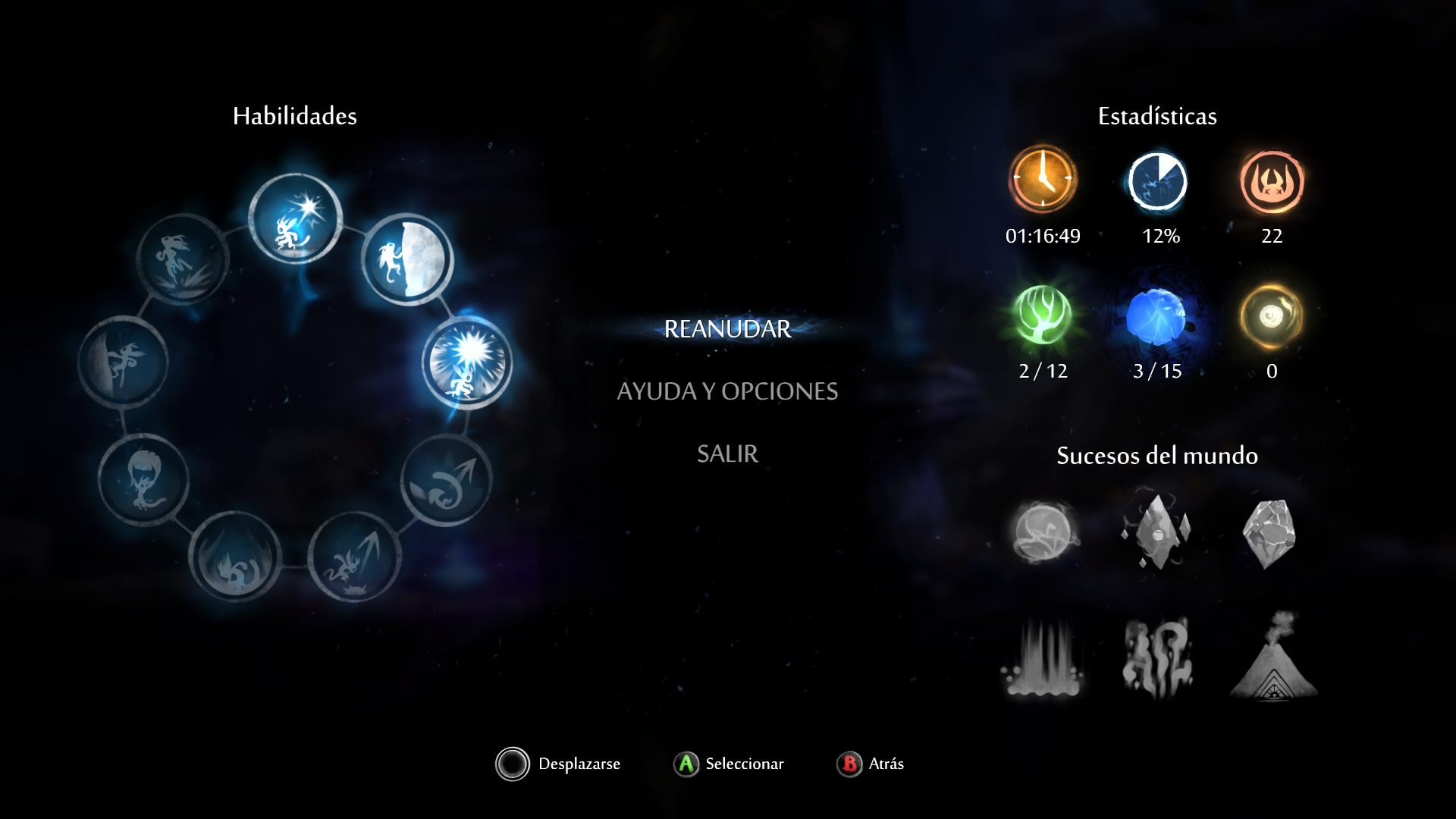
Task: Click the volcano world event icon
Action: pyautogui.click(x=1273, y=657)
